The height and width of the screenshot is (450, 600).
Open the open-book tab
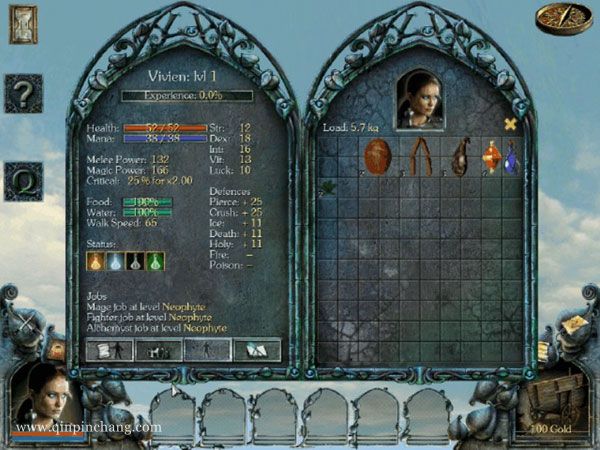pyautogui.click(x=258, y=349)
